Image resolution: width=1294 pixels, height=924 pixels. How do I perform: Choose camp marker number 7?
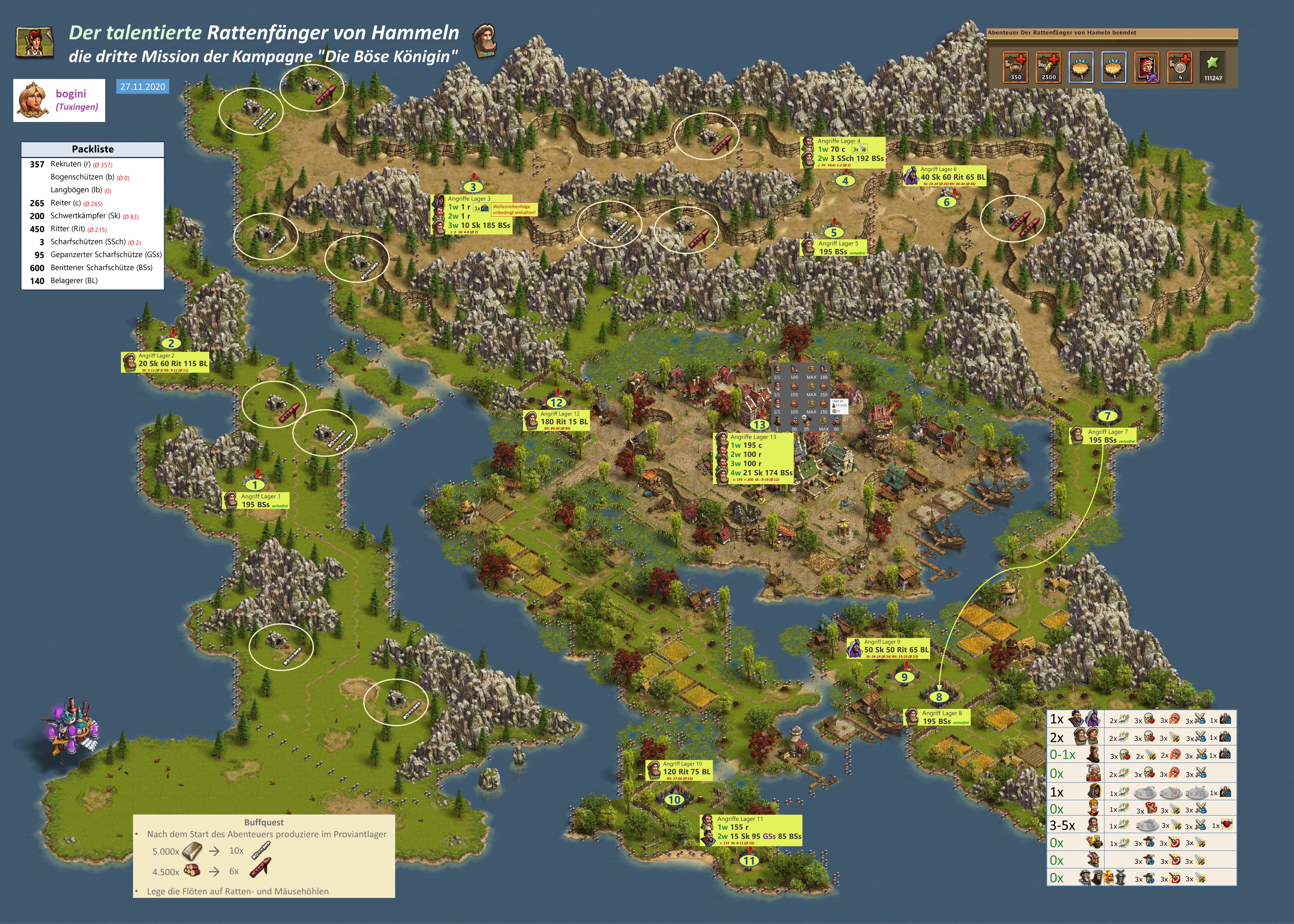click(1107, 416)
